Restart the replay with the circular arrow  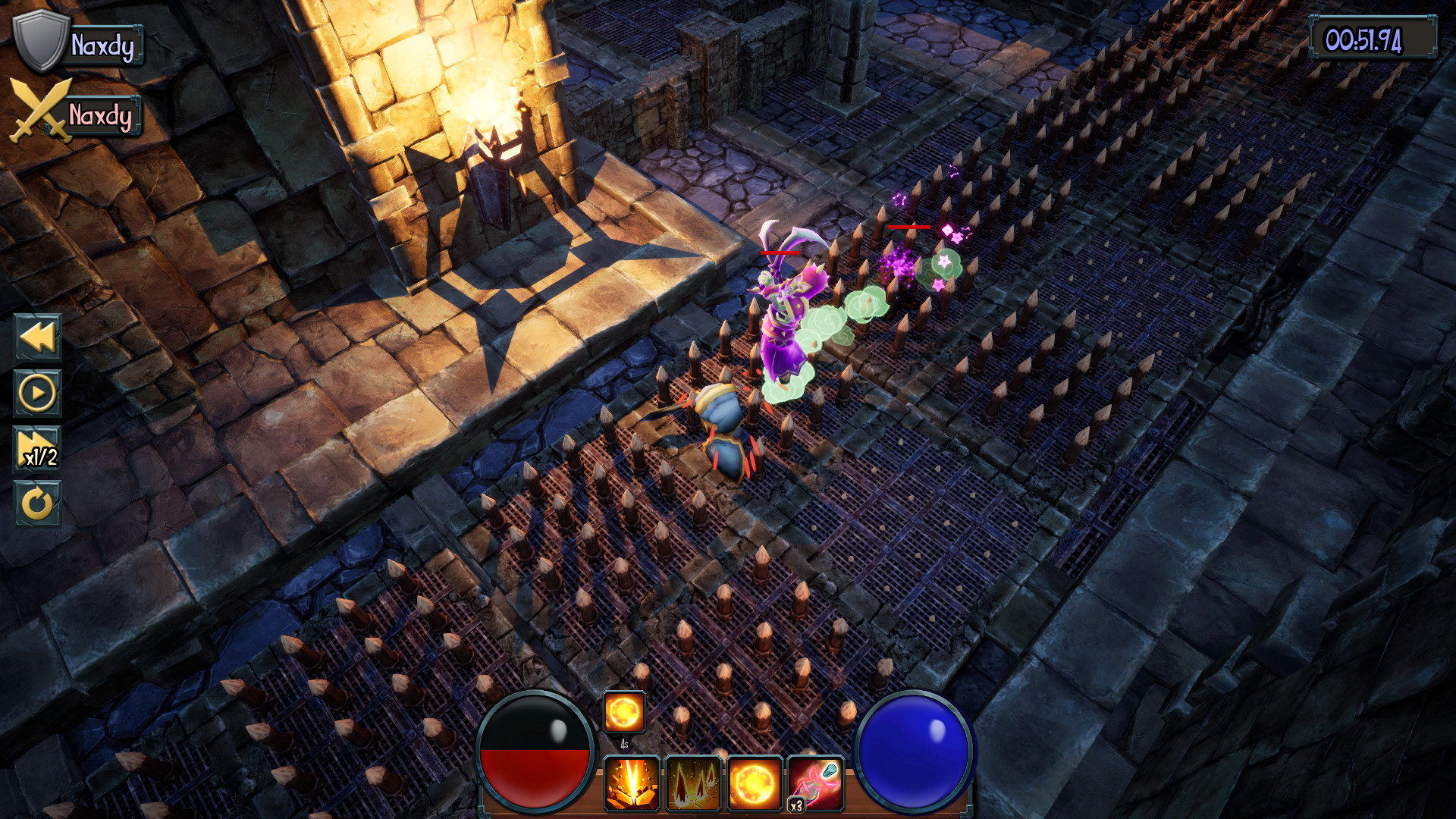click(x=37, y=504)
